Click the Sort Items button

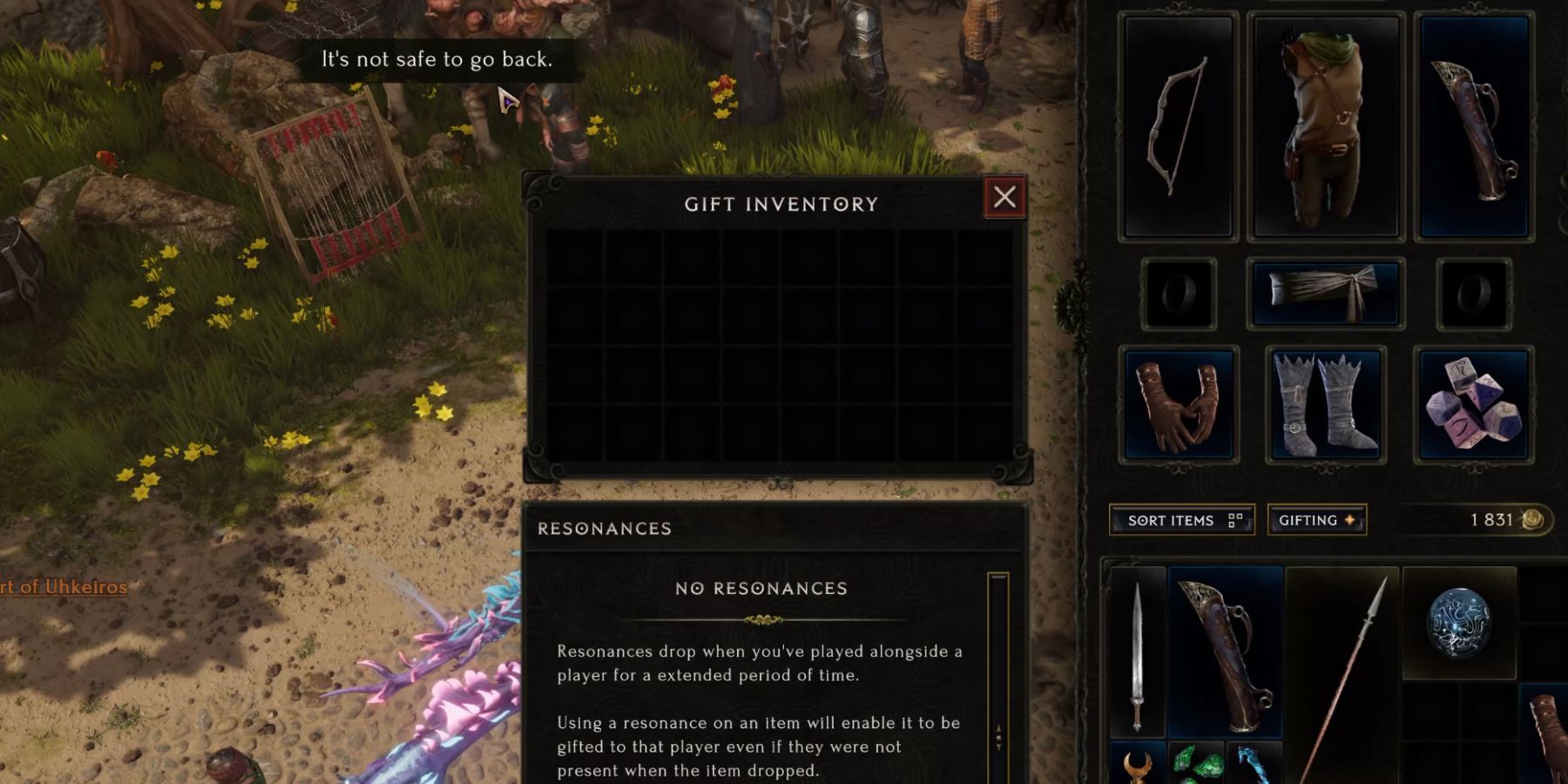tap(1181, 520)
